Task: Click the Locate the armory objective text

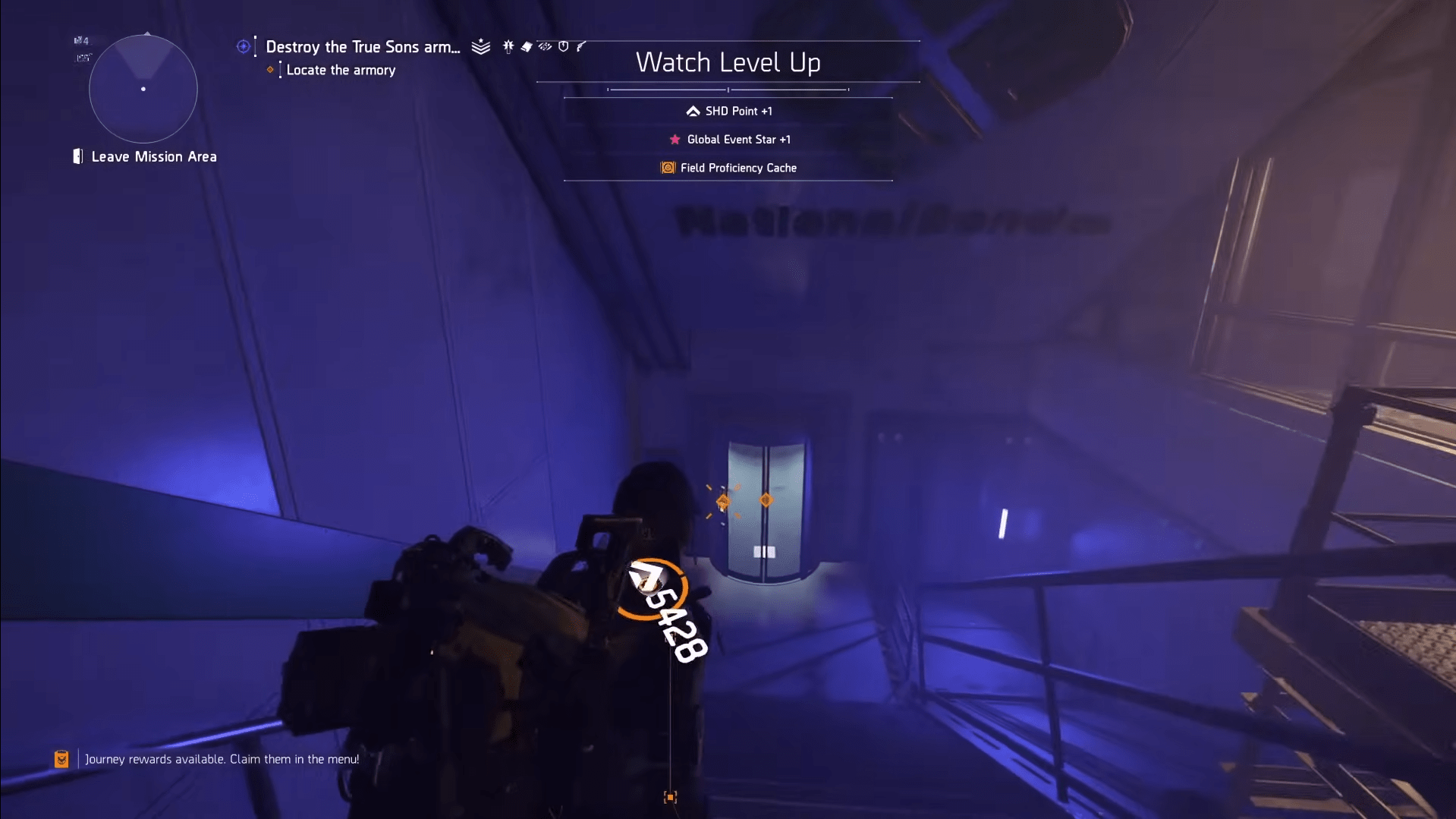Action: click(340, 70)
